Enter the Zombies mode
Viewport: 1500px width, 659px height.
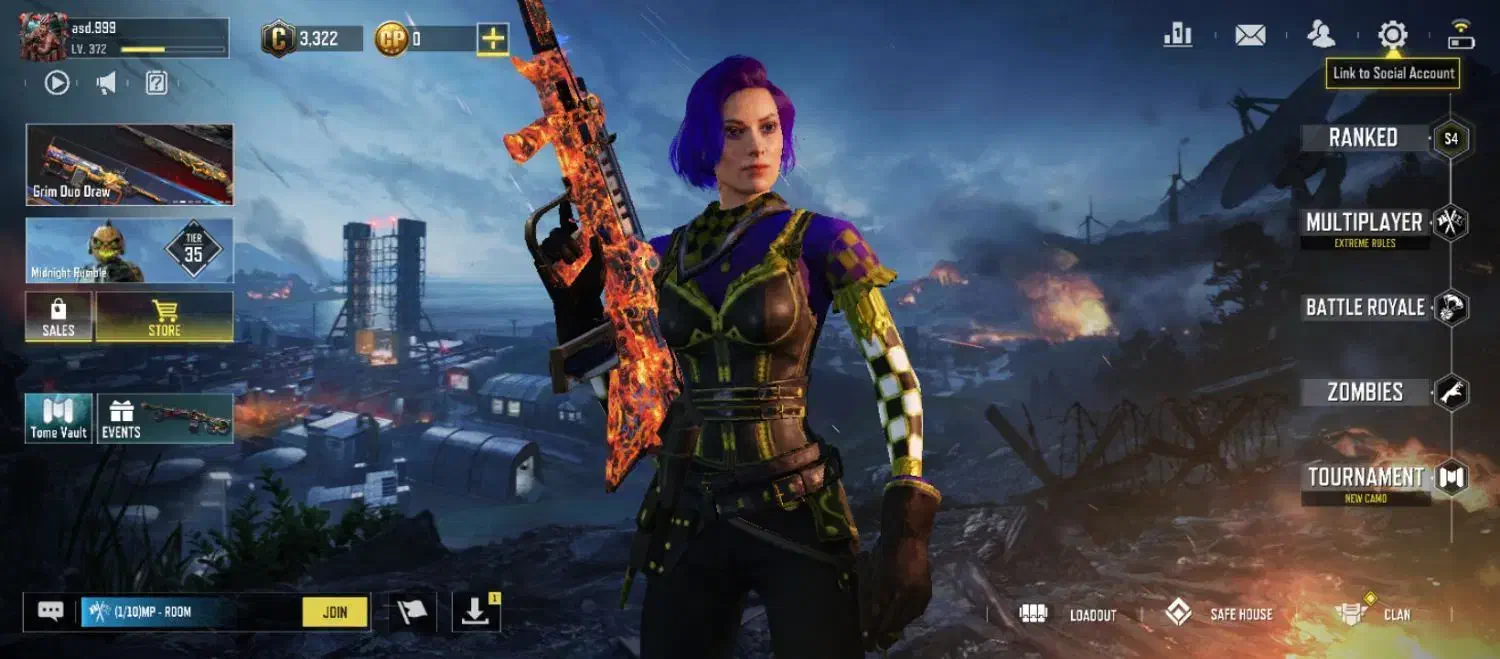1365,392
